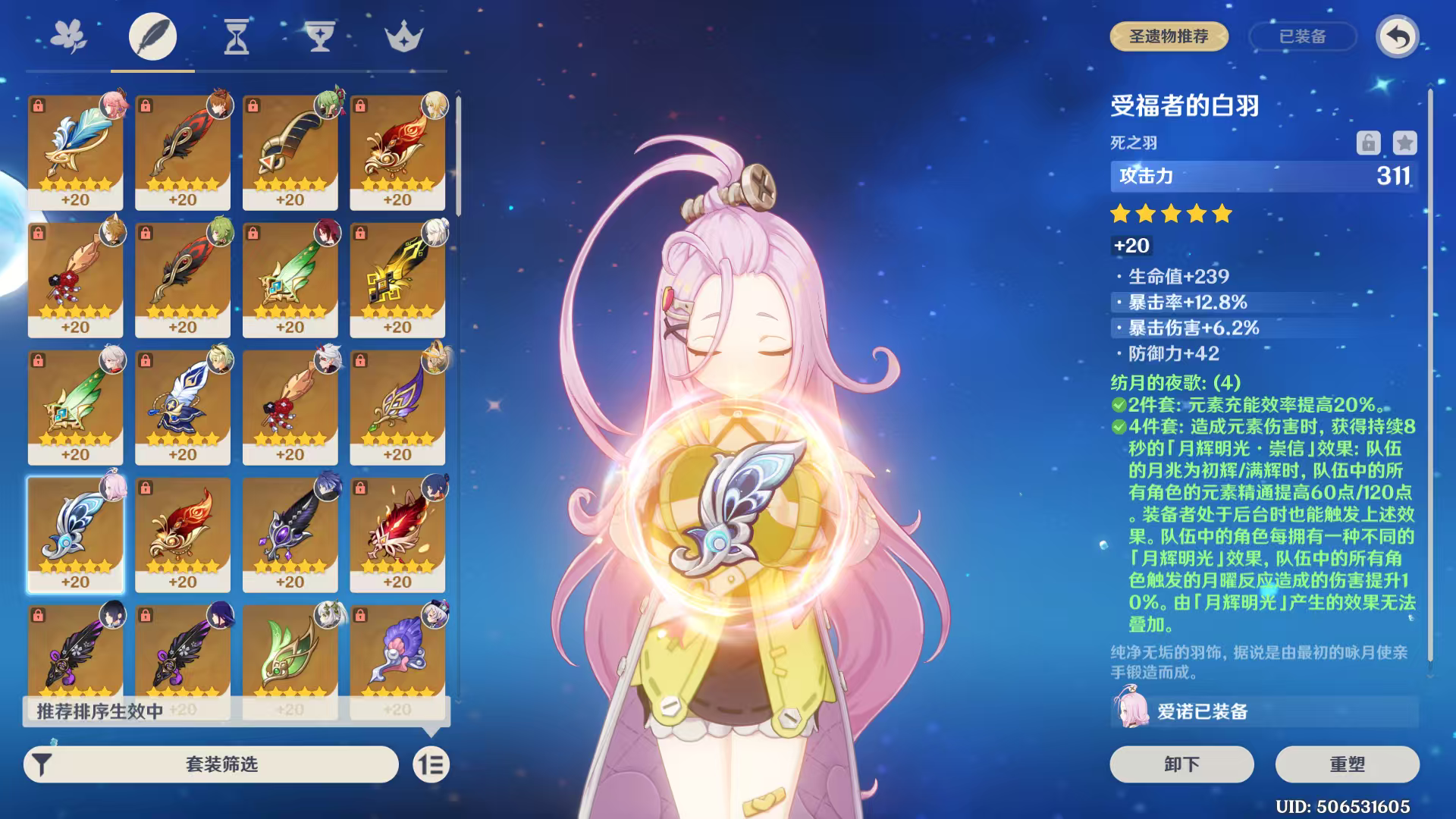Open the 圣遗物推荐 recommendation tab
Image resolution: width=1456 pixels, height=819 pixels.
(x=1169, y=36)
